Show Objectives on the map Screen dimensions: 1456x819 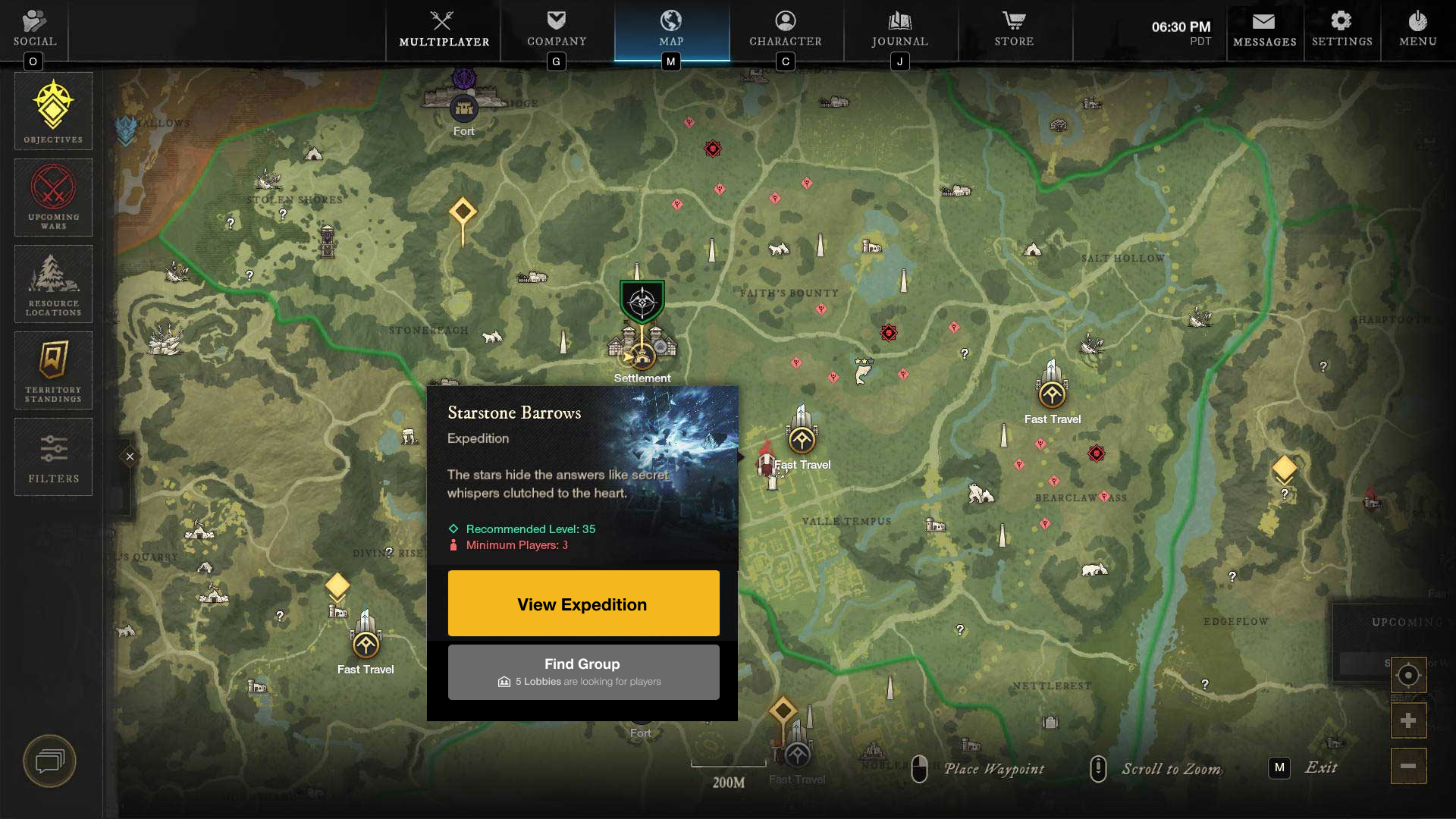pos(53,111)
